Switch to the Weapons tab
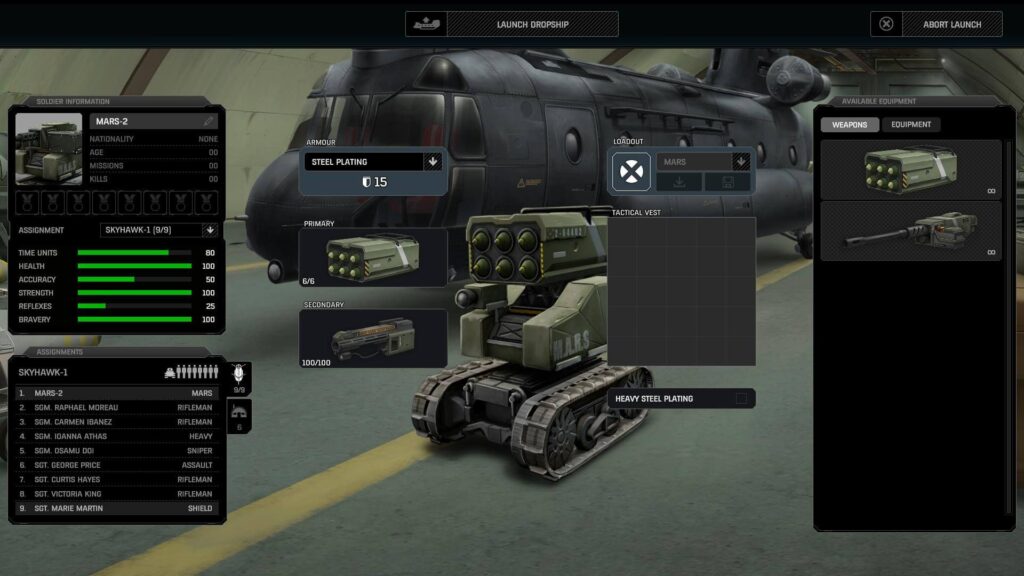The height and width of the screenshot is (576, 1024). point(850,125)
